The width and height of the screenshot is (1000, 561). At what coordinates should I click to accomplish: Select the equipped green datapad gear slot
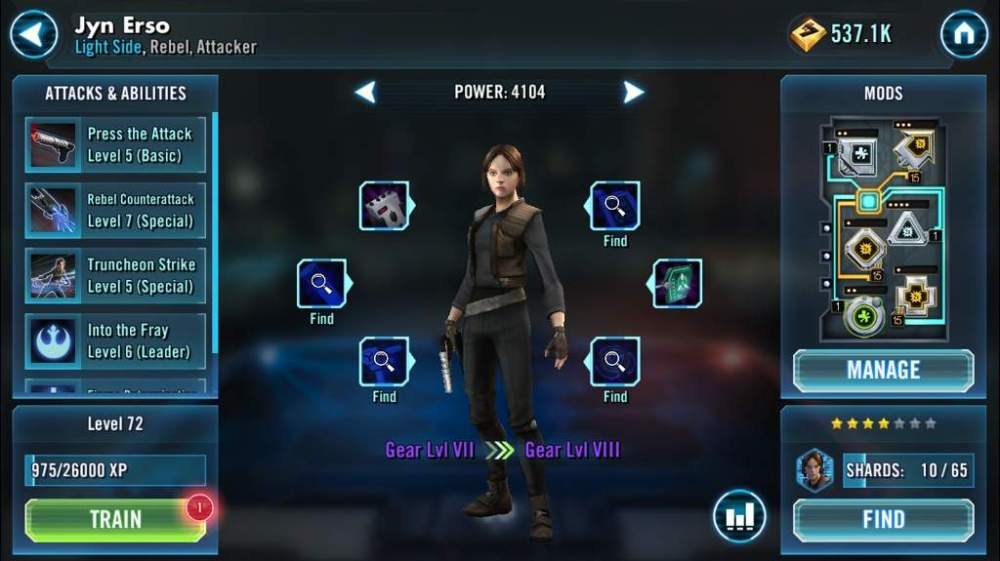(x=677, y=283)
